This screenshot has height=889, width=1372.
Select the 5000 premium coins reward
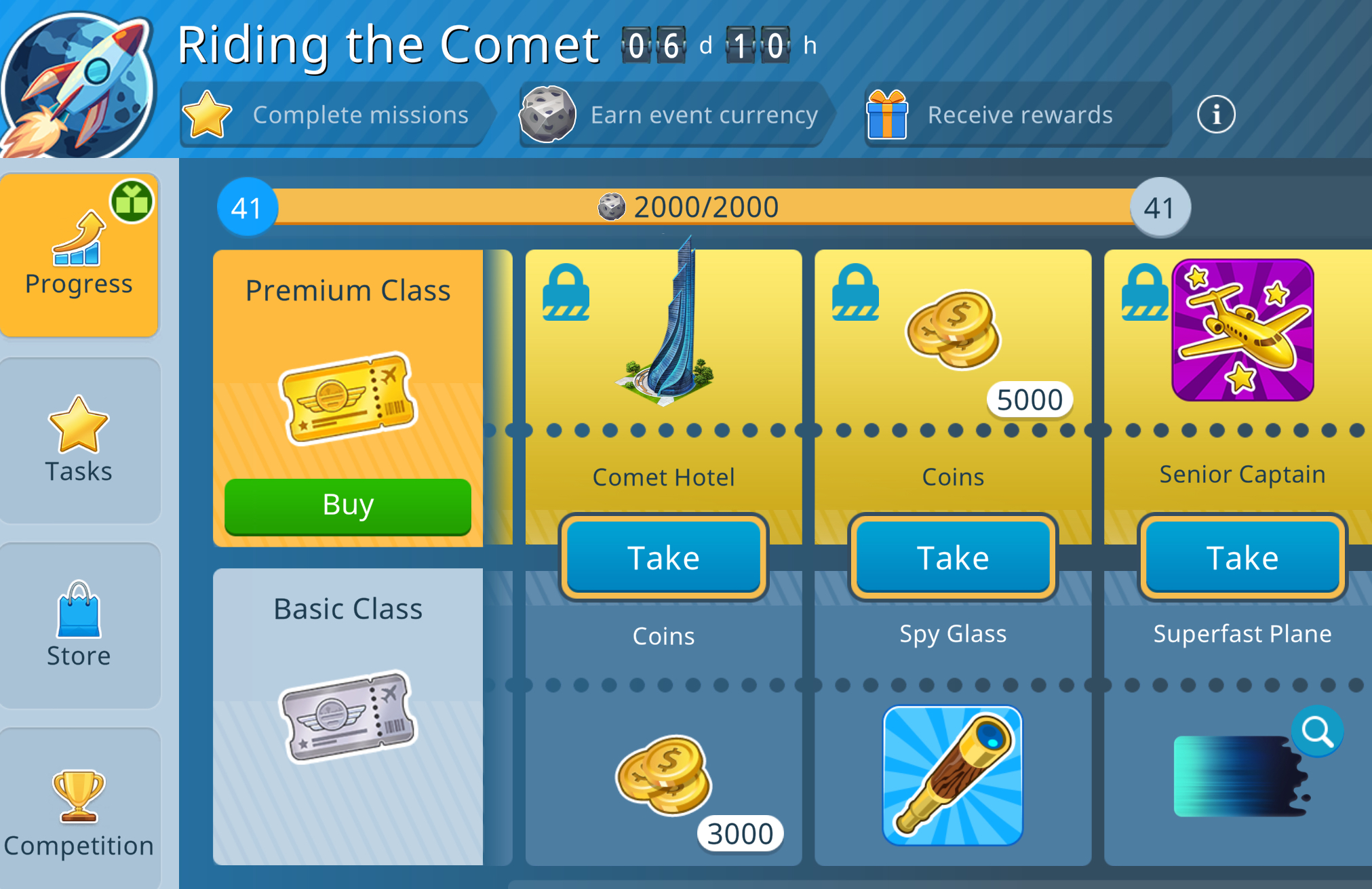(x=954, y=330)
